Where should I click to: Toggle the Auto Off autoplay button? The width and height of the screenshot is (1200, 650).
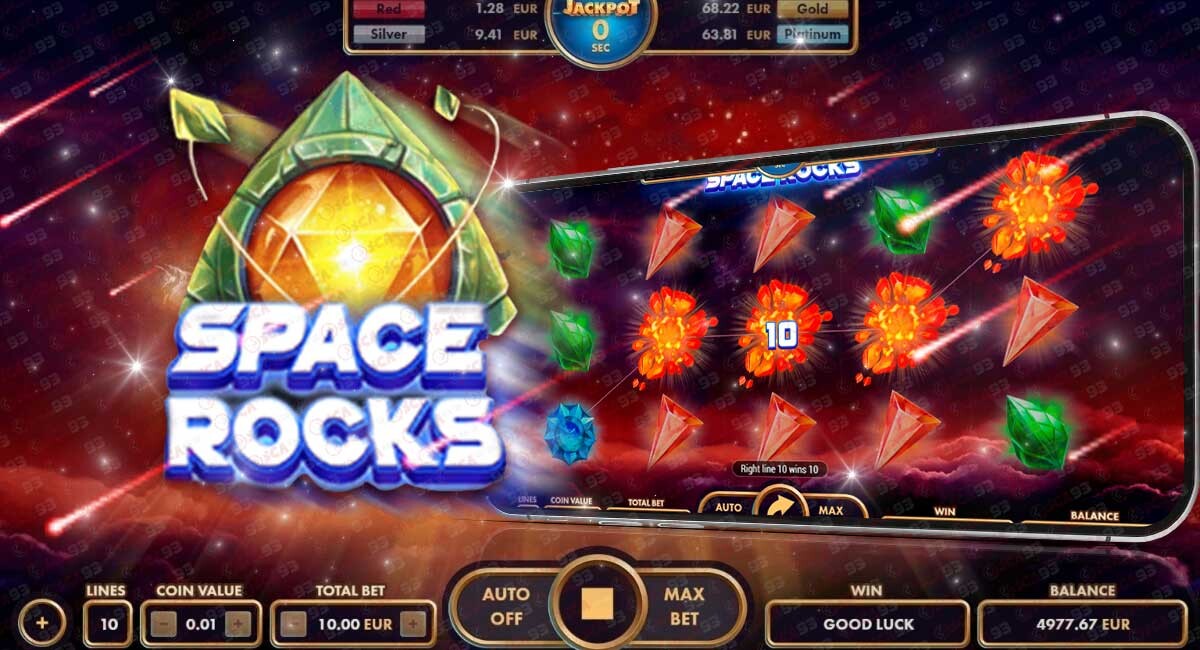(505, 606)
